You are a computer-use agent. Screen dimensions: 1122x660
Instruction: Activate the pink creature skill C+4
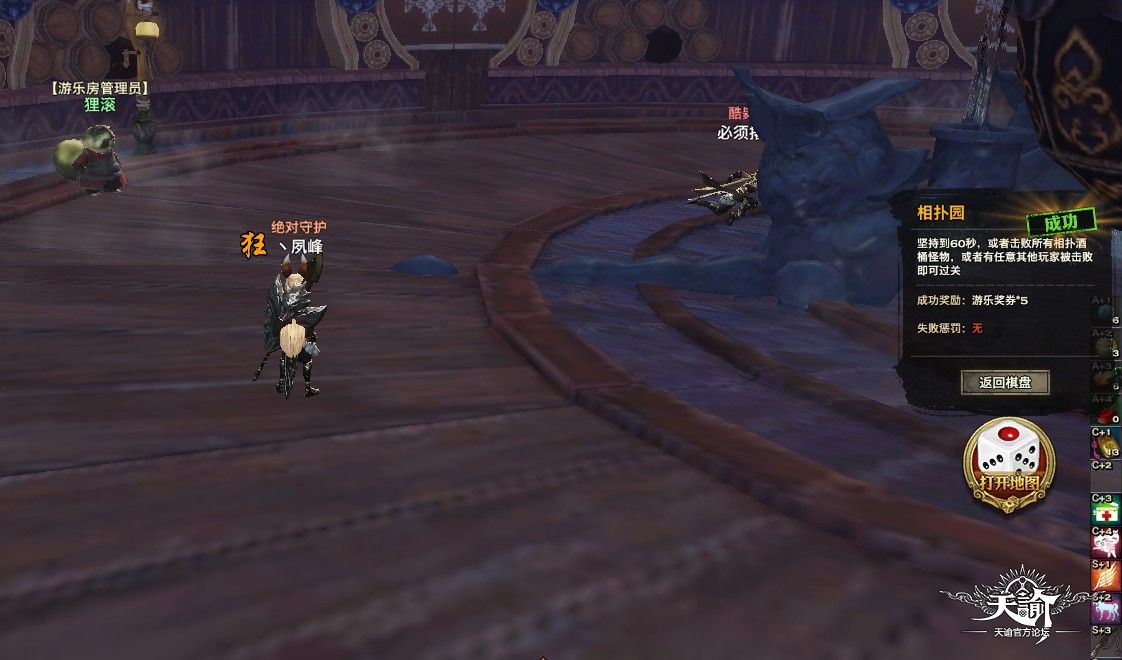coord(1106,545)
